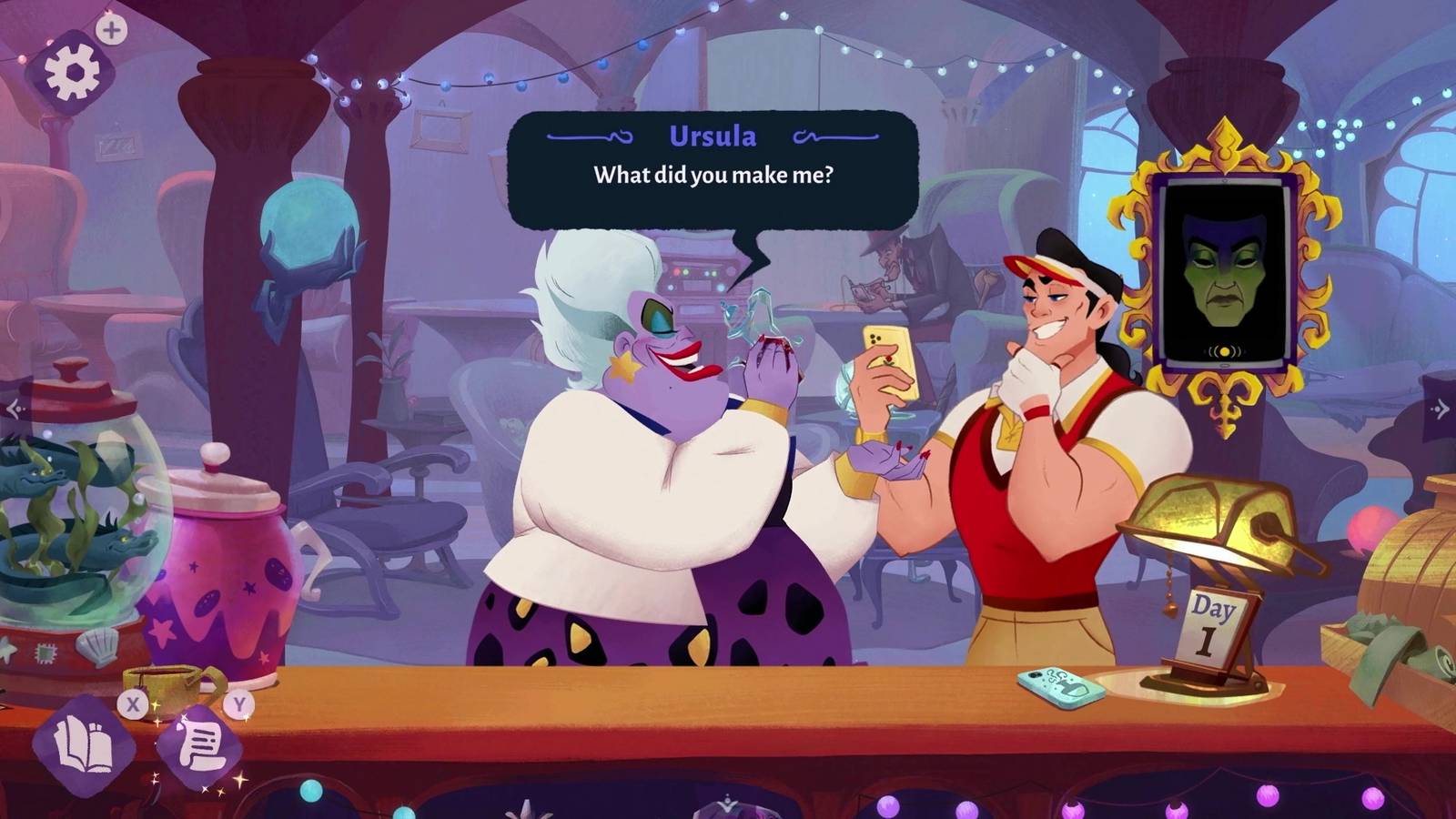Image resolution: width=1456 pixels, height=819 pixels.
Task: Click the Ursula dialogue speech bubble
Action: click(713, 168)
